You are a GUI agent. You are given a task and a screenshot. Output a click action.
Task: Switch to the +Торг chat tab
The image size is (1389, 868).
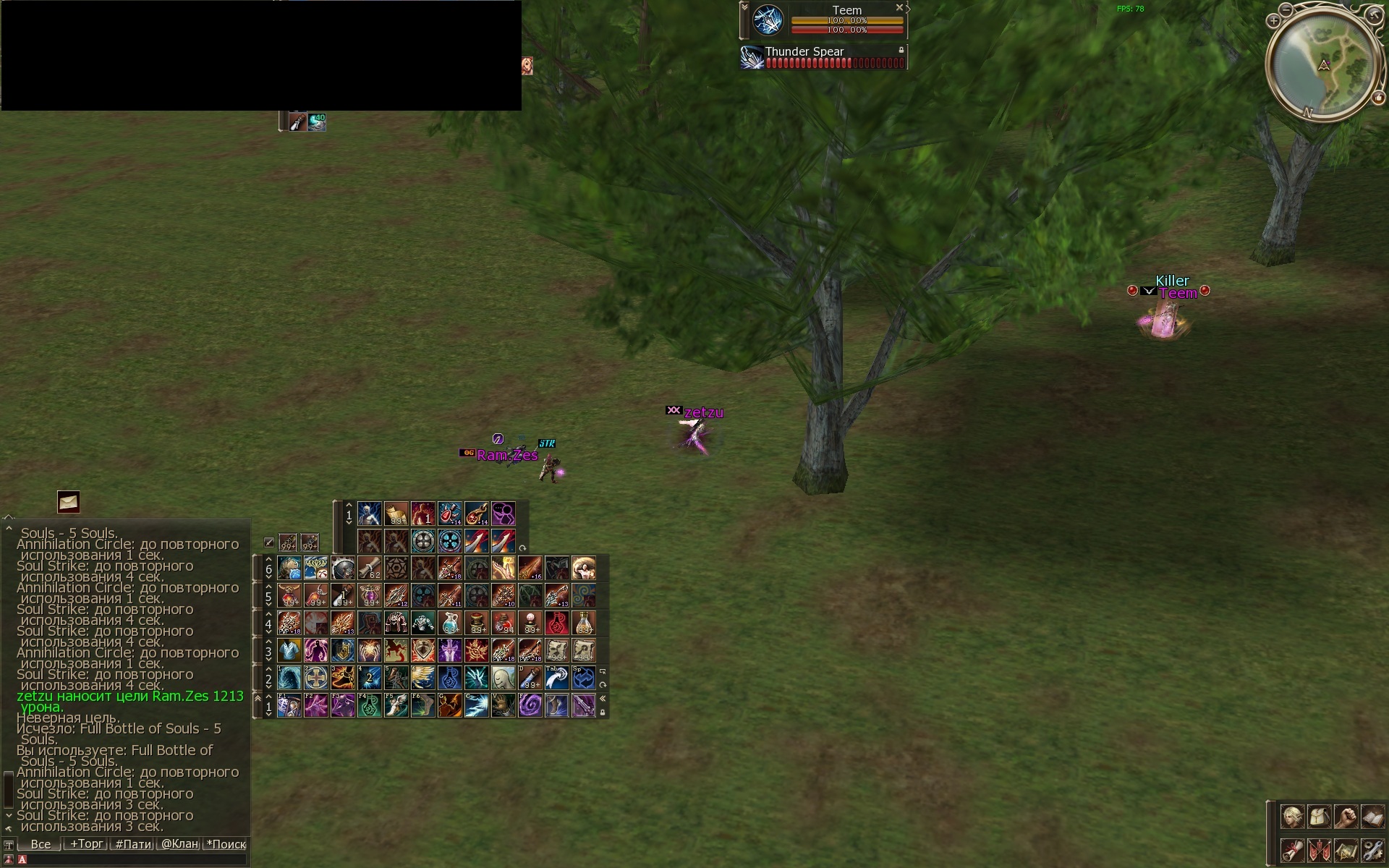click(x=86, y=844)
